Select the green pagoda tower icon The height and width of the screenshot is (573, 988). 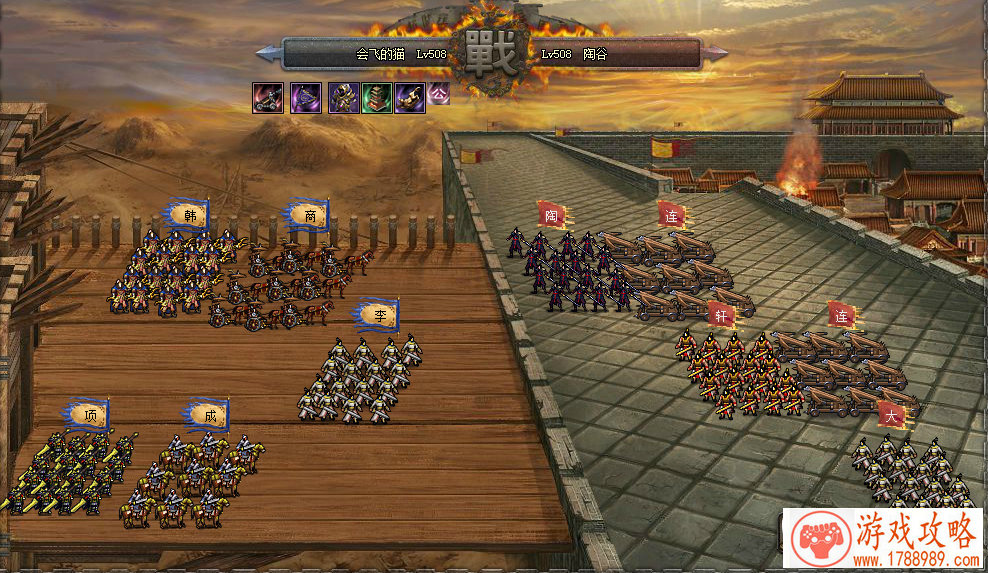[x=376, y=98]
